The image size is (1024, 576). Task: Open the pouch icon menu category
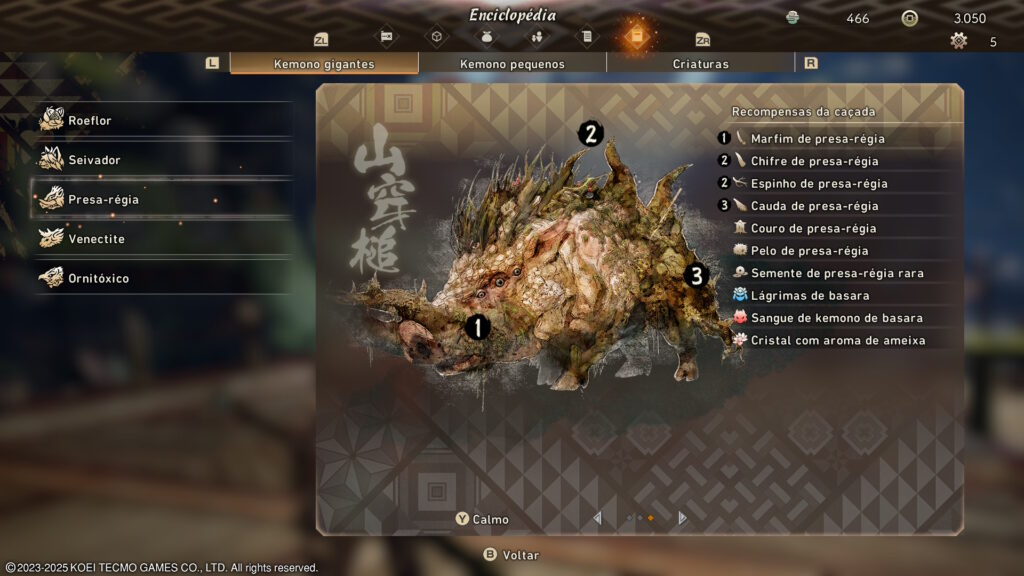tap(487, 37)
